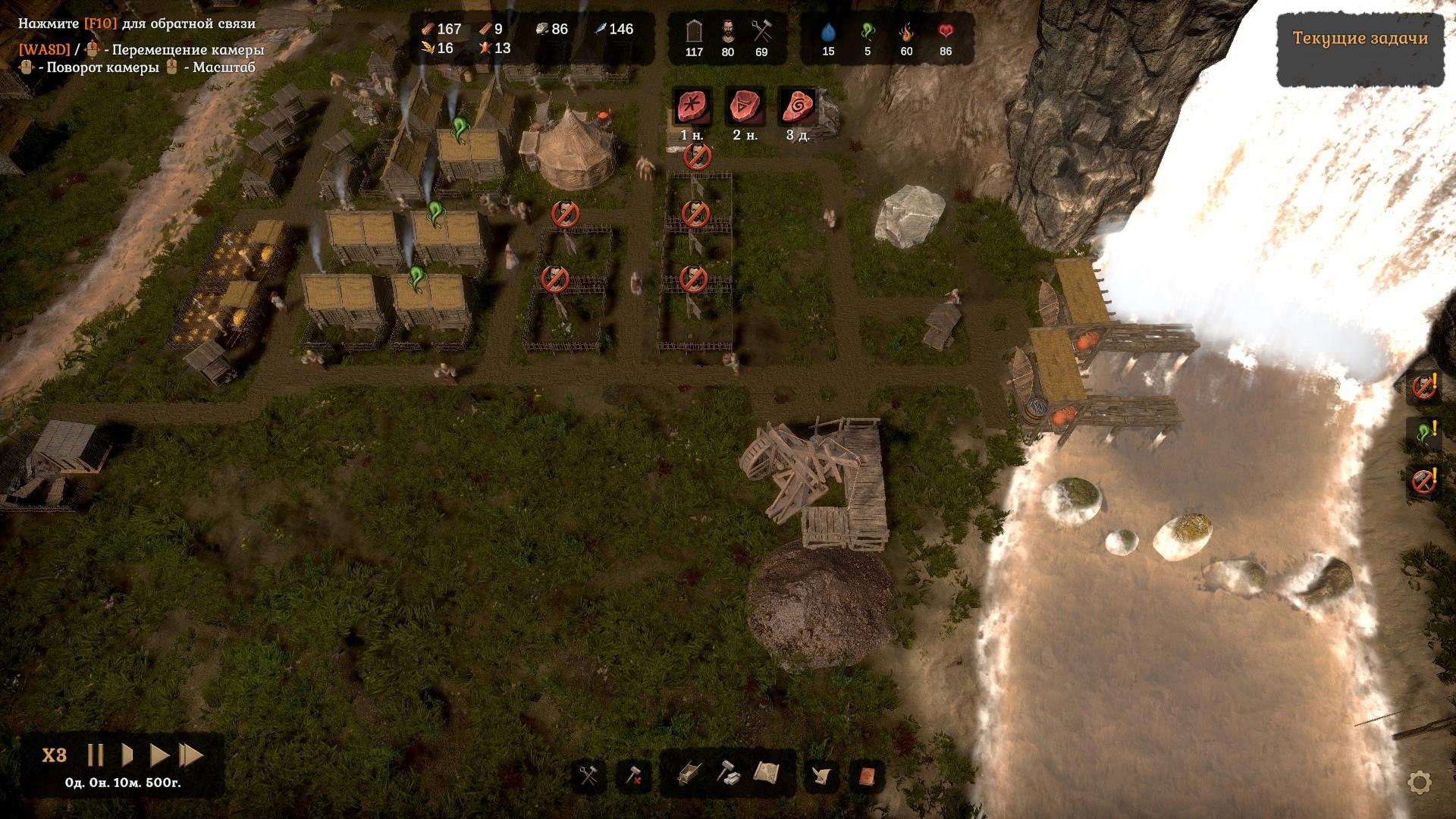Open the red book
Viewport: 1456px width, 819px height.
[867, 775]
